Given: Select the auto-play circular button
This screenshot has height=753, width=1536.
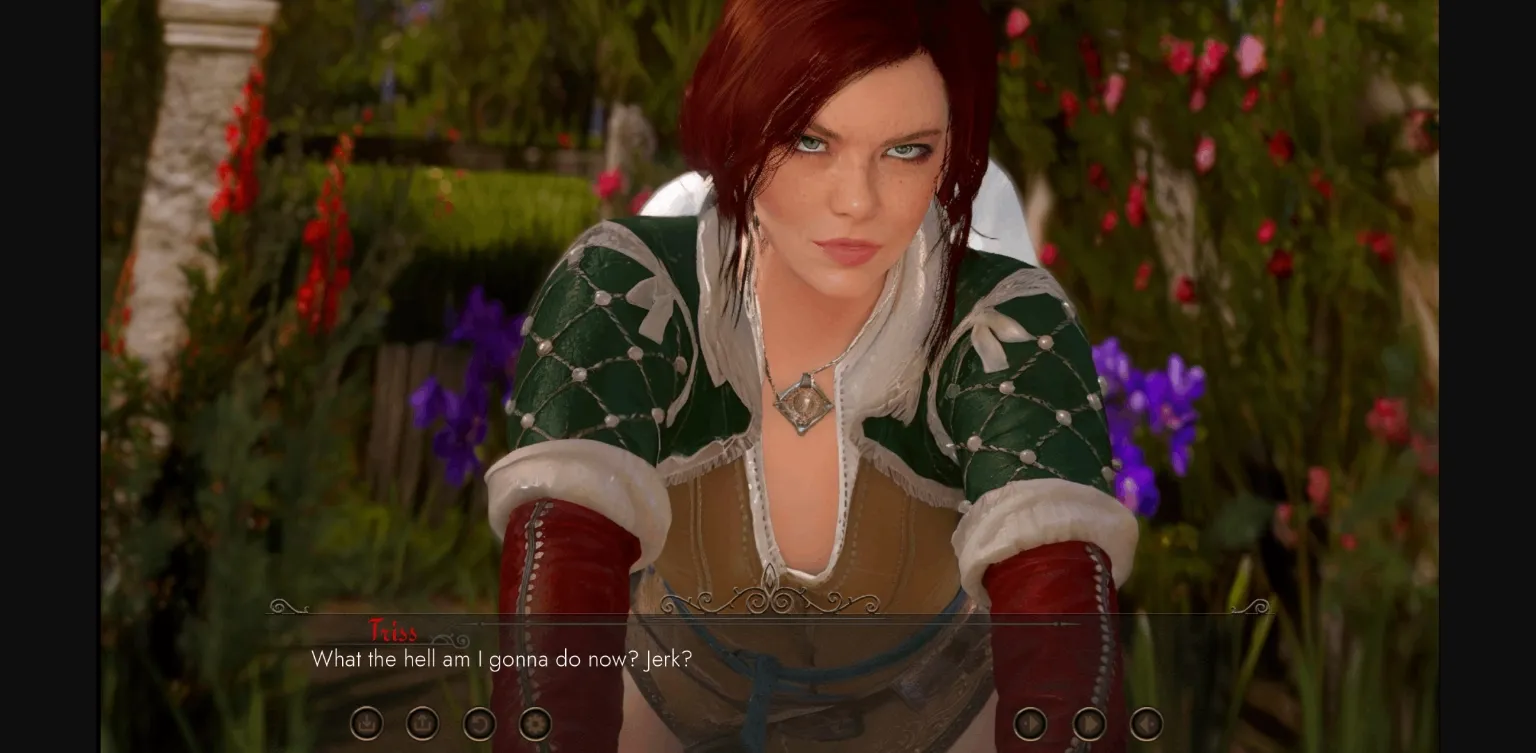Looking at the screenshot, I should [1030, 723].
